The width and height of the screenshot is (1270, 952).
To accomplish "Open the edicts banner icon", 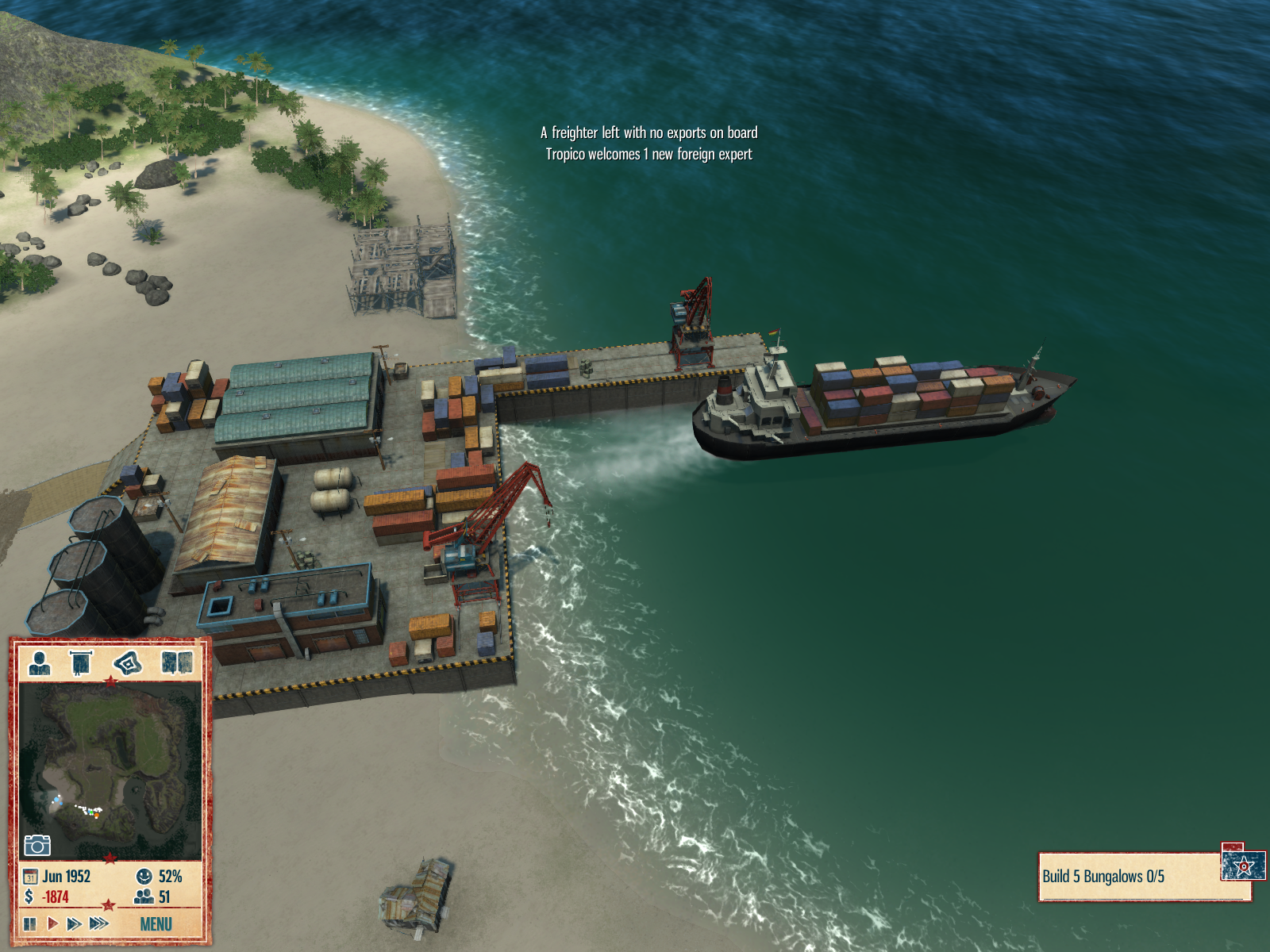I will click(81, 662).
